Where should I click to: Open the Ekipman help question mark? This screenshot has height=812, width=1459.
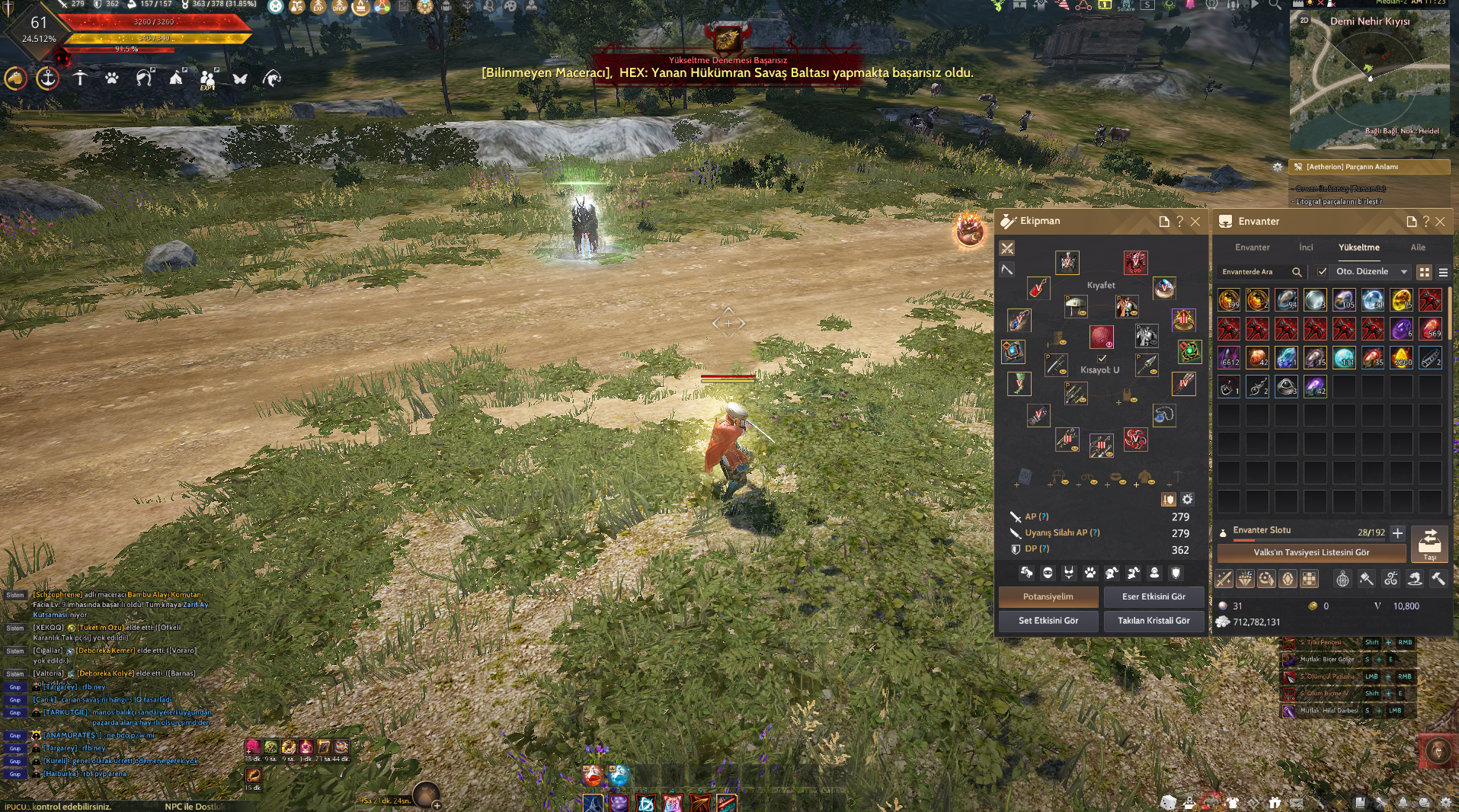(1180, 222)
